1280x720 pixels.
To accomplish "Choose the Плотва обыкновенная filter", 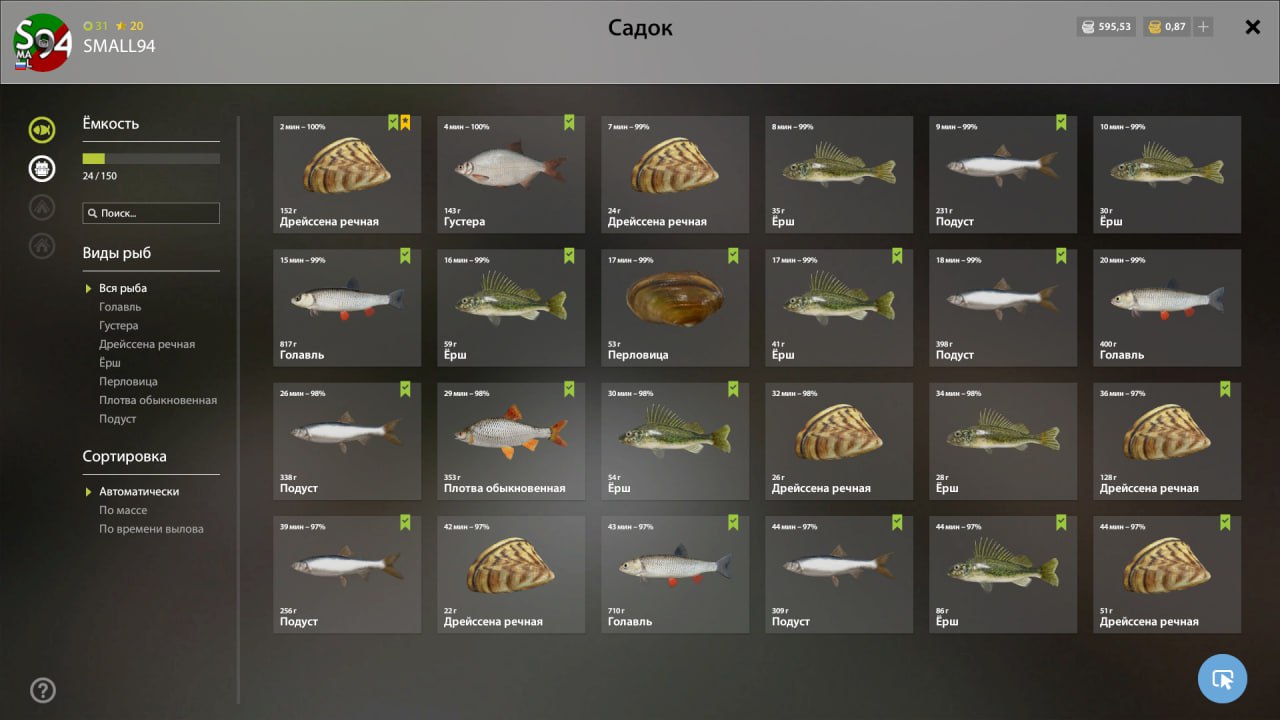I will [158, 401].
